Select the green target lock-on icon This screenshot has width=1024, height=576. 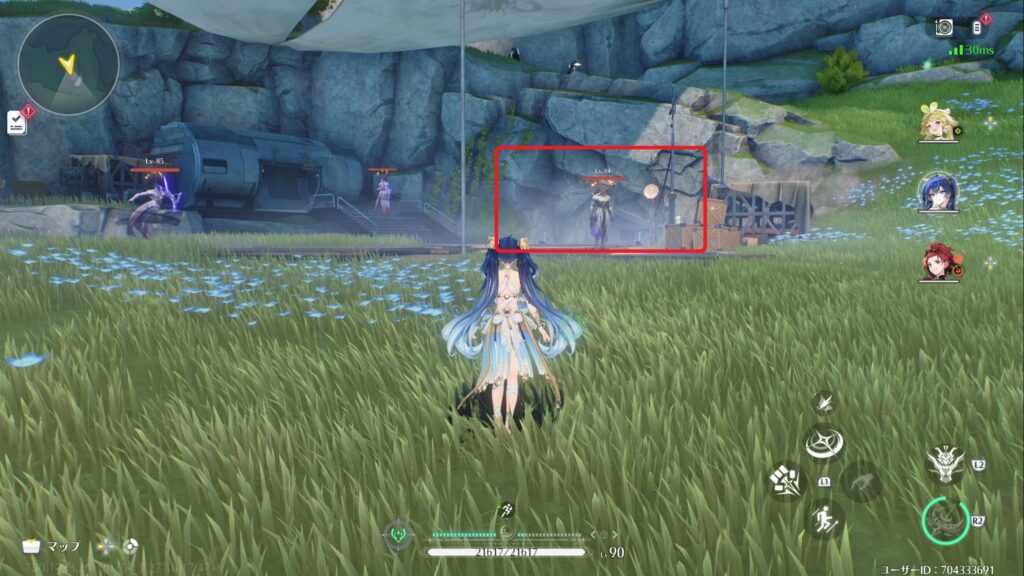[x=398, y=536]
